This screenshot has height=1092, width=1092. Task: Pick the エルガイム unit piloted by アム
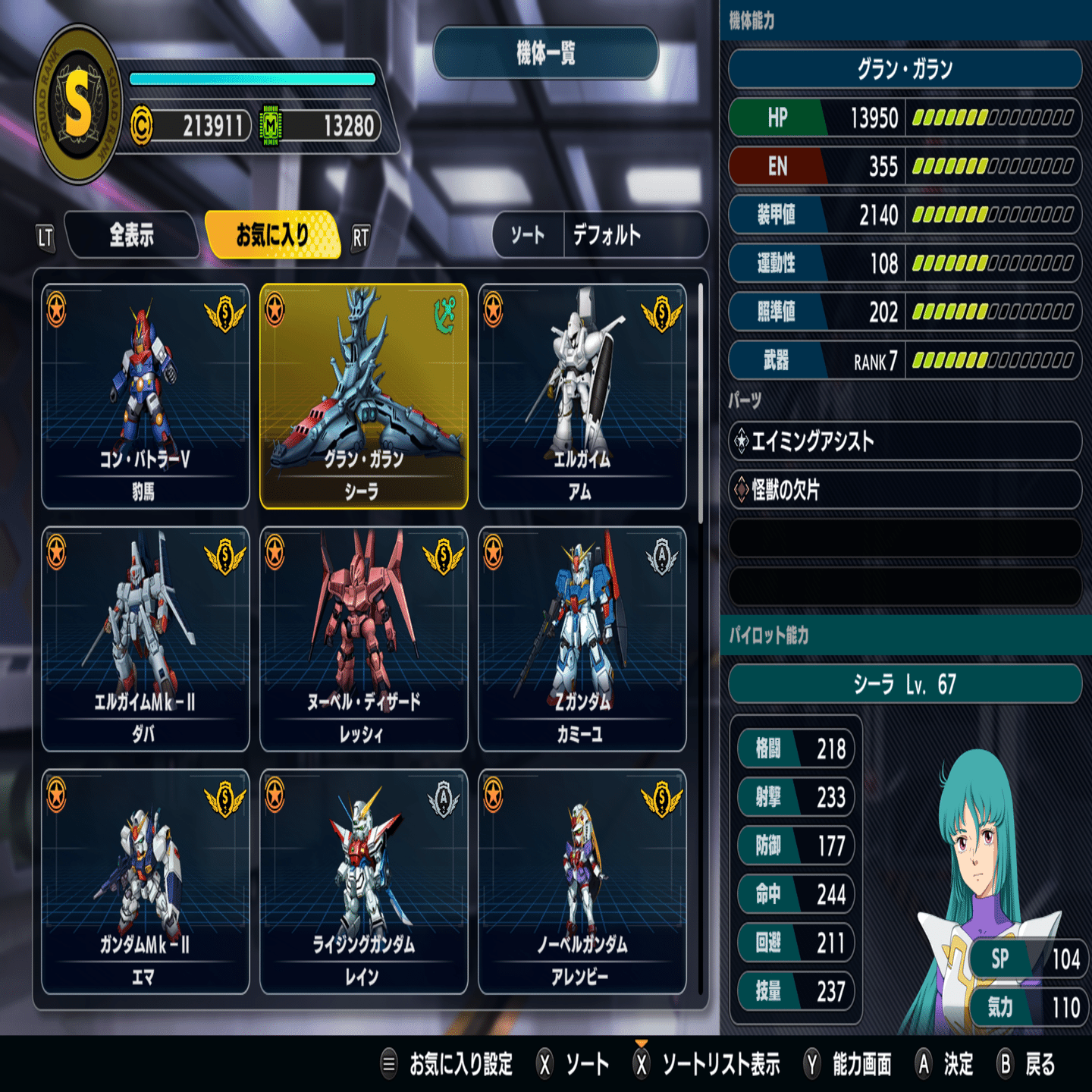582,396
